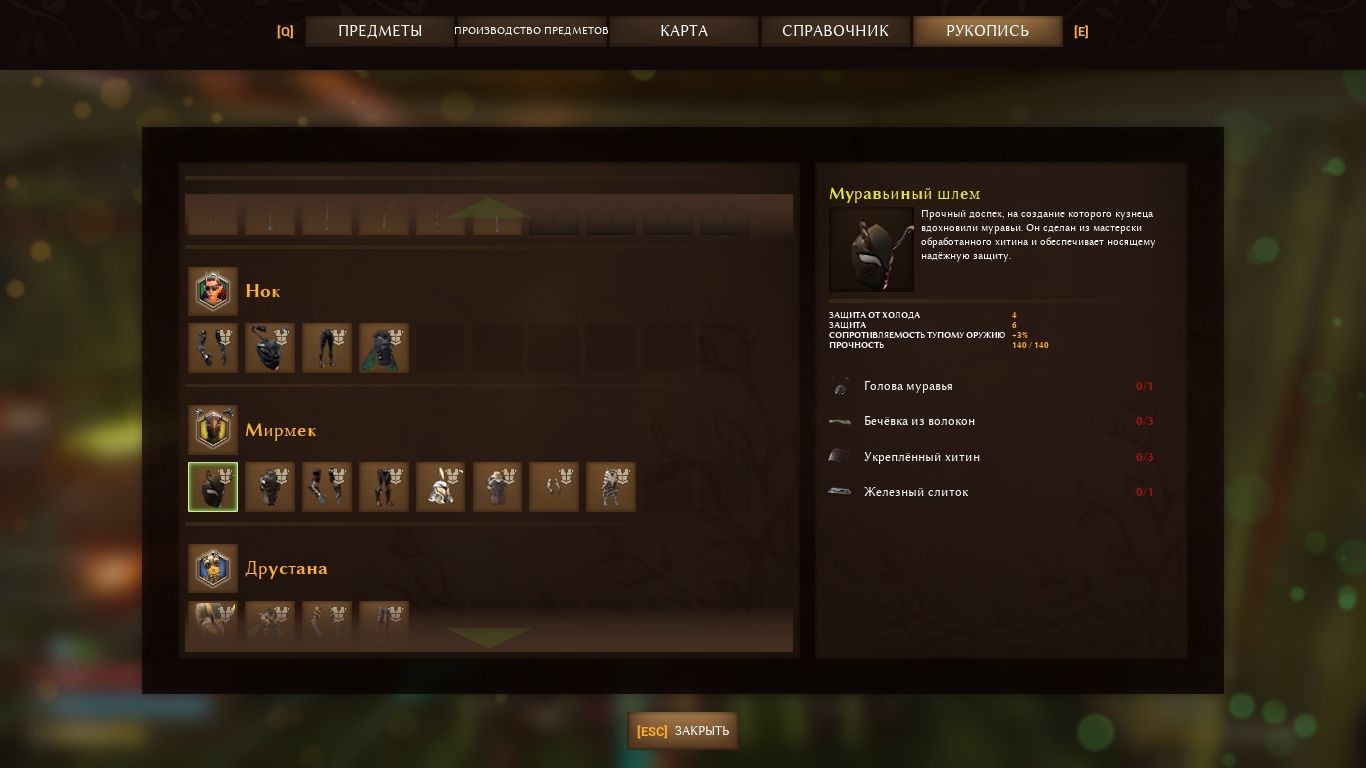
Task: Click the Голова муравья ingredient icon
Action: coord(840,386)
